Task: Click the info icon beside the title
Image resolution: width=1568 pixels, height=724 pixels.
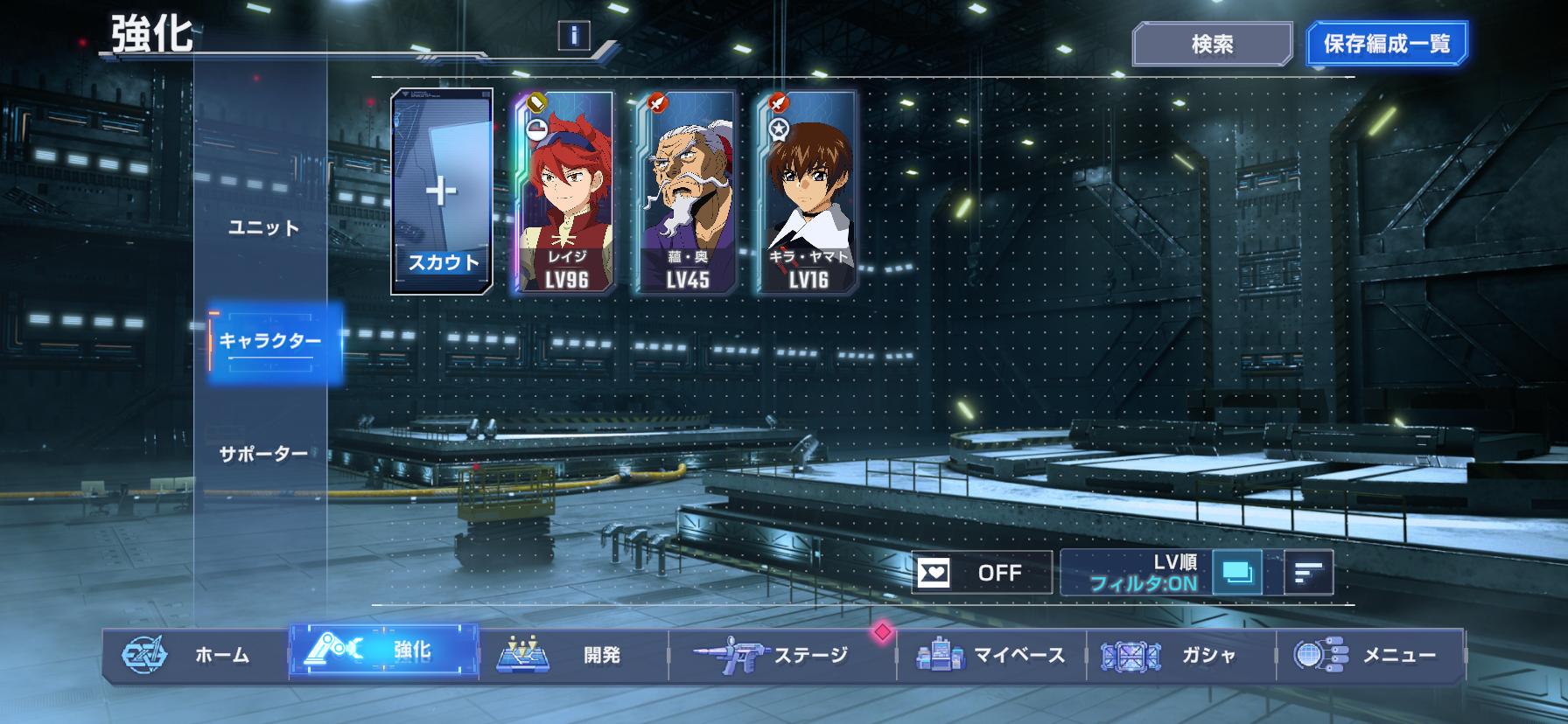Action: pos(574,35)
